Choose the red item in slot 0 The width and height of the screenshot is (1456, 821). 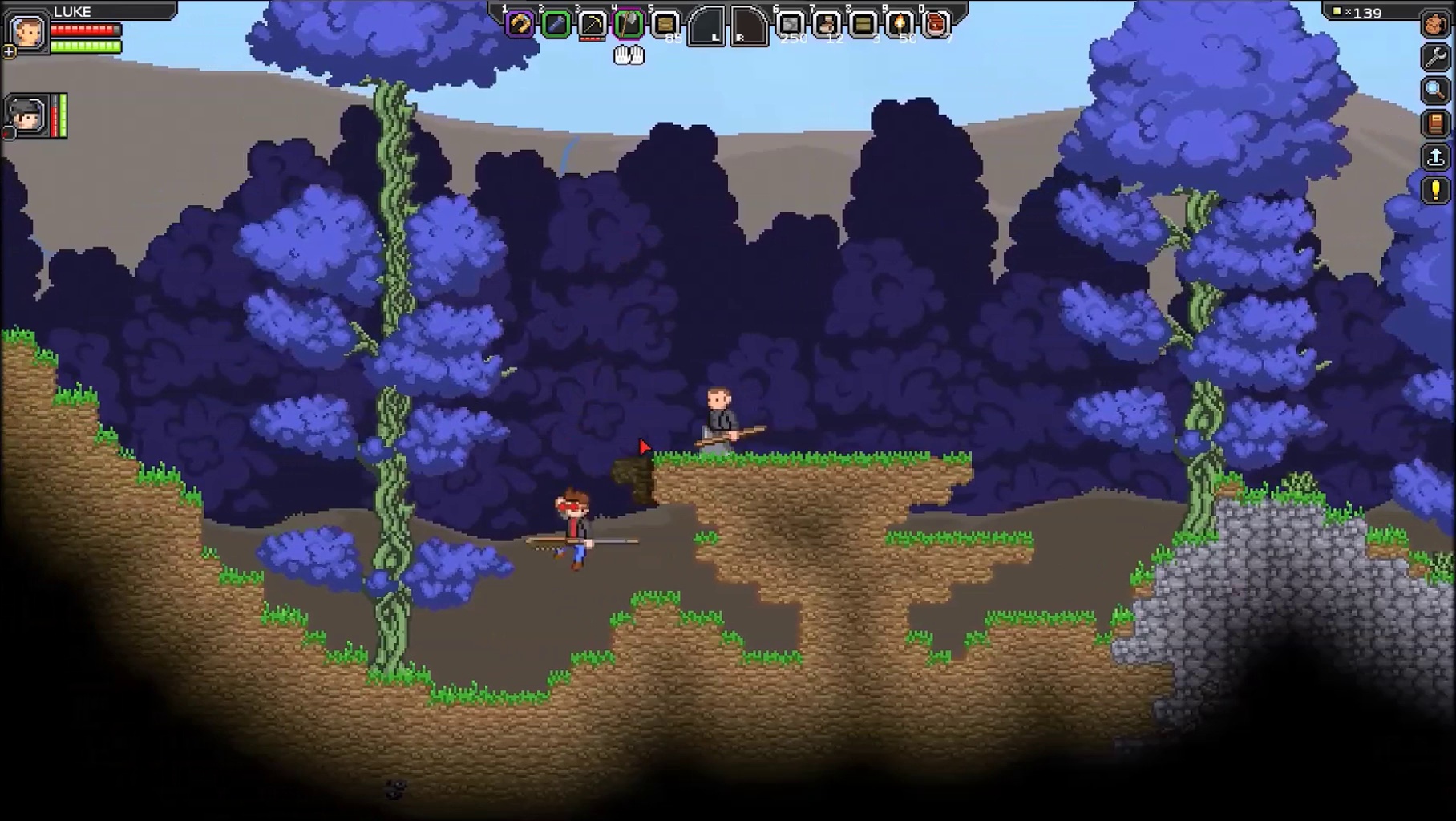click(936, 25)
